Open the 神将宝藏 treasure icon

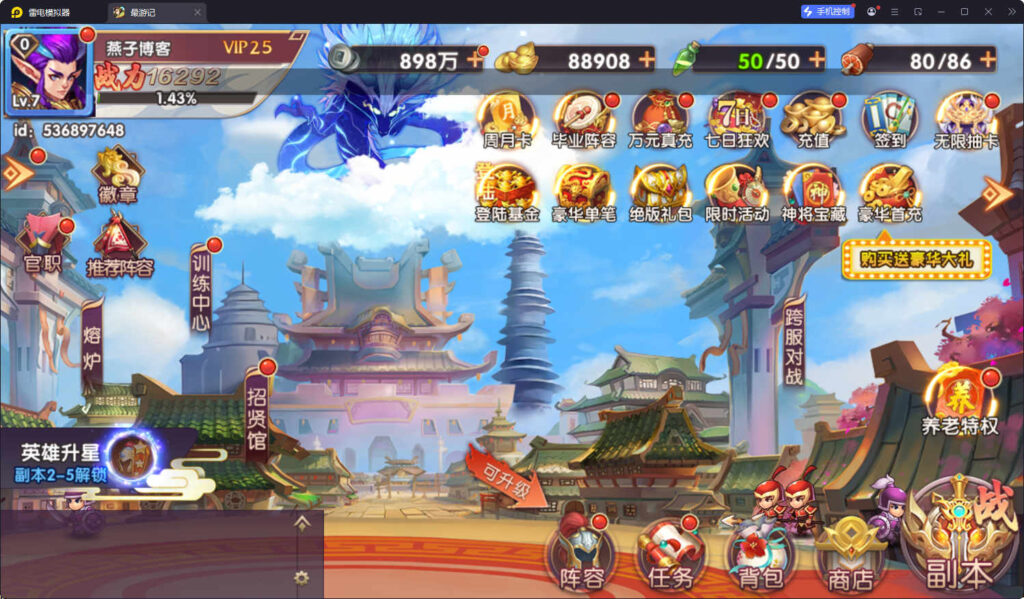point(813,193)
